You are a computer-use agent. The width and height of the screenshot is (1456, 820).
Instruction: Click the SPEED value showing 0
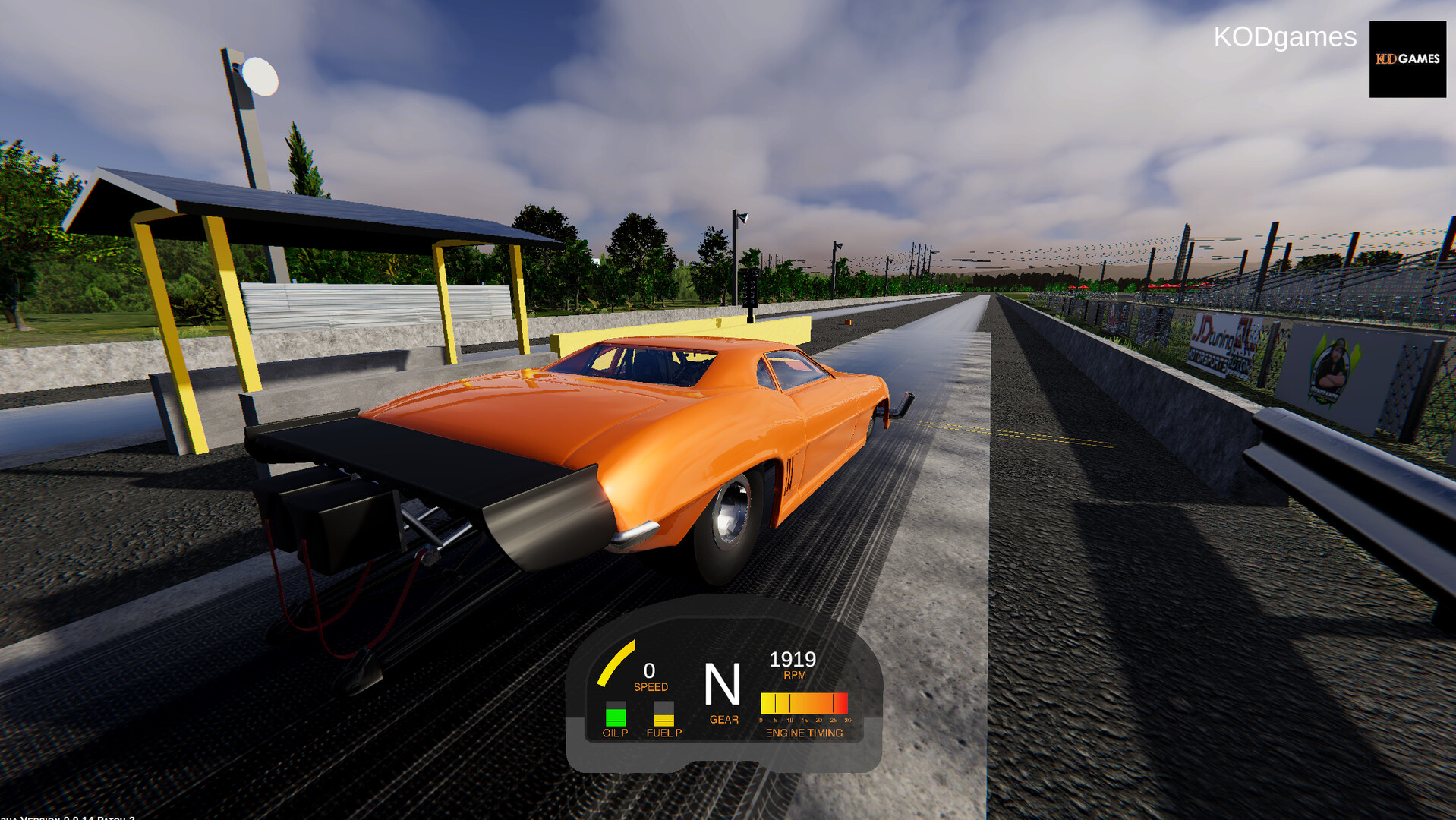click(649, 671)
